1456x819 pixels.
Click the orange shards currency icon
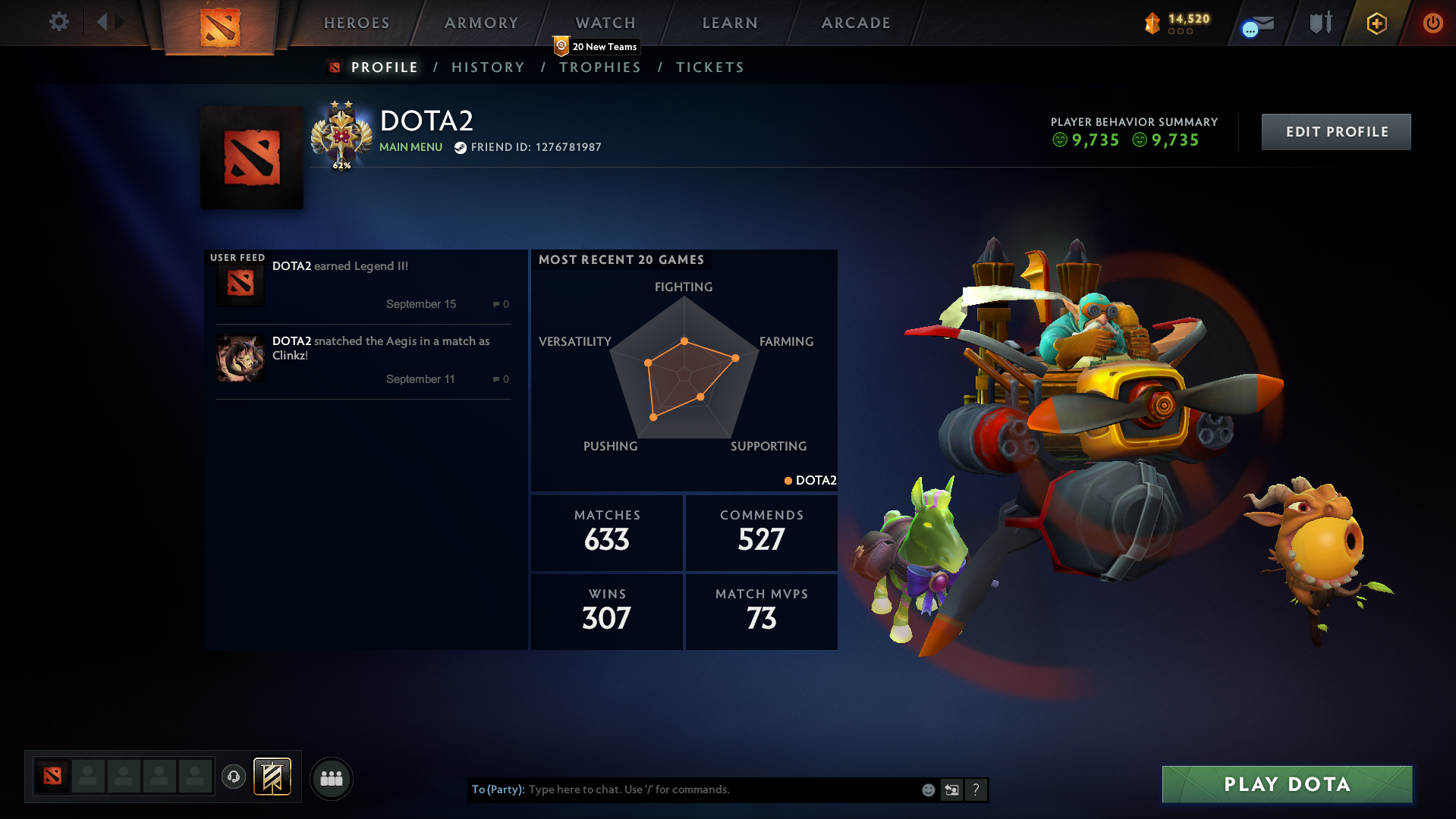pyautogui.click(x=1153, y=23)
